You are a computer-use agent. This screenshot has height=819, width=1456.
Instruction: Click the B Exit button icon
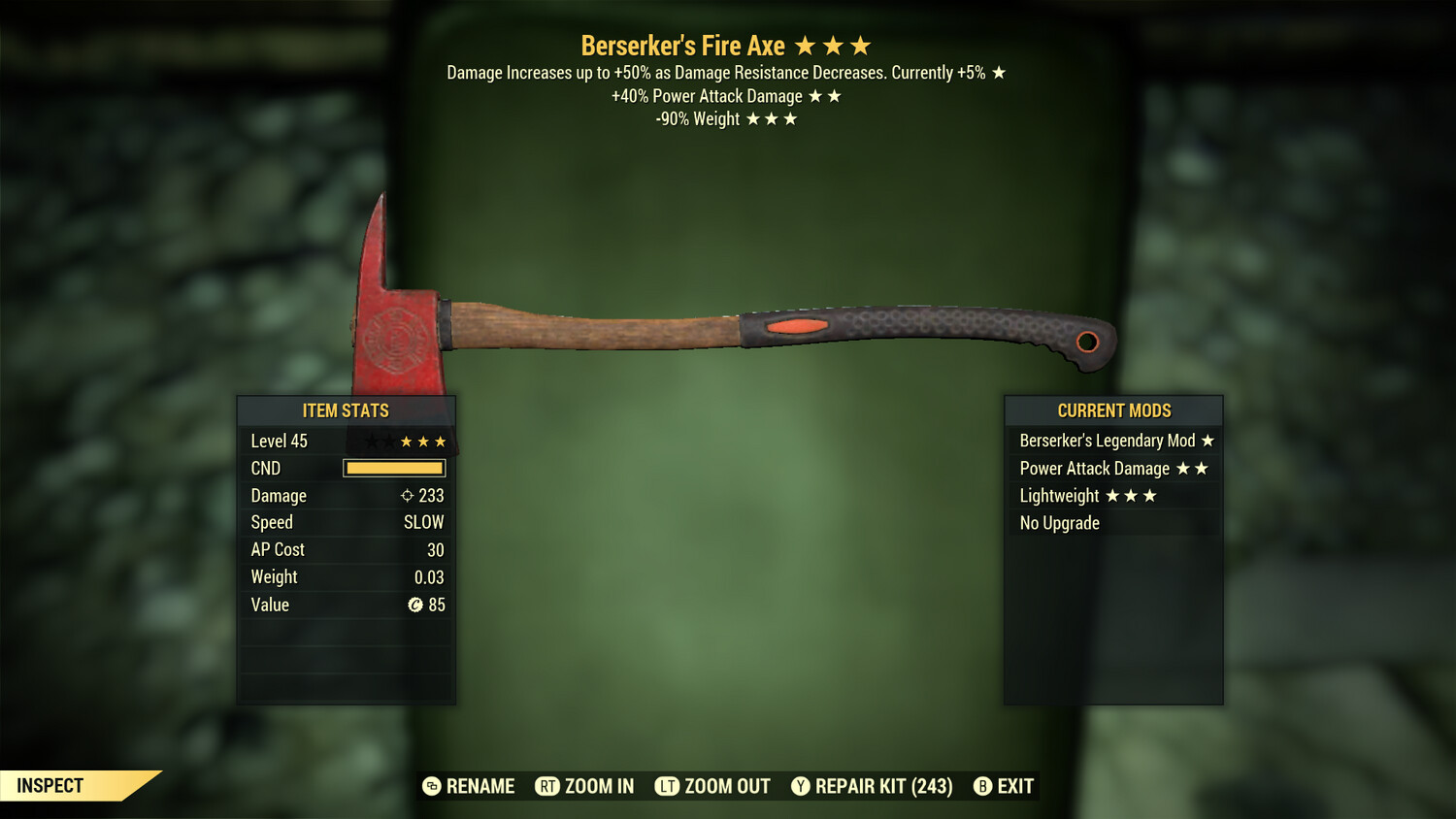[x=983, y=786]
